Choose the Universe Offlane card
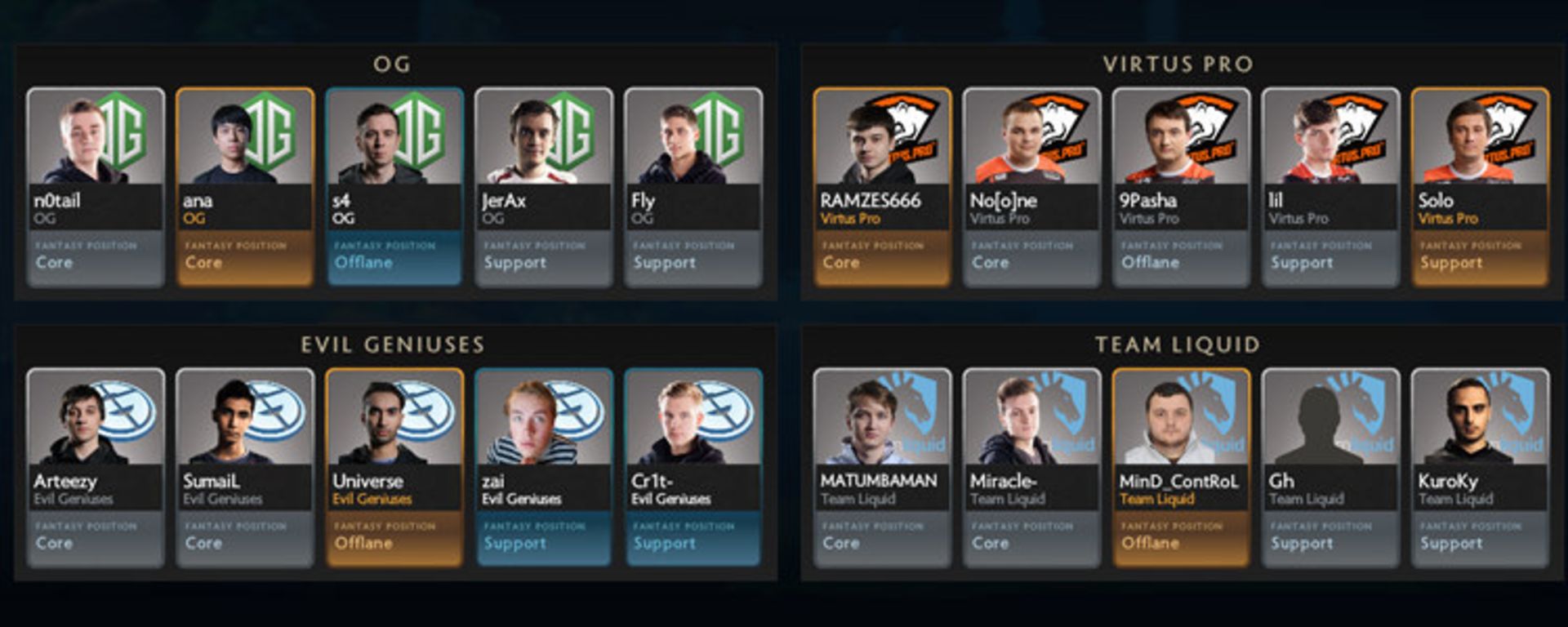 pos(394,468)
